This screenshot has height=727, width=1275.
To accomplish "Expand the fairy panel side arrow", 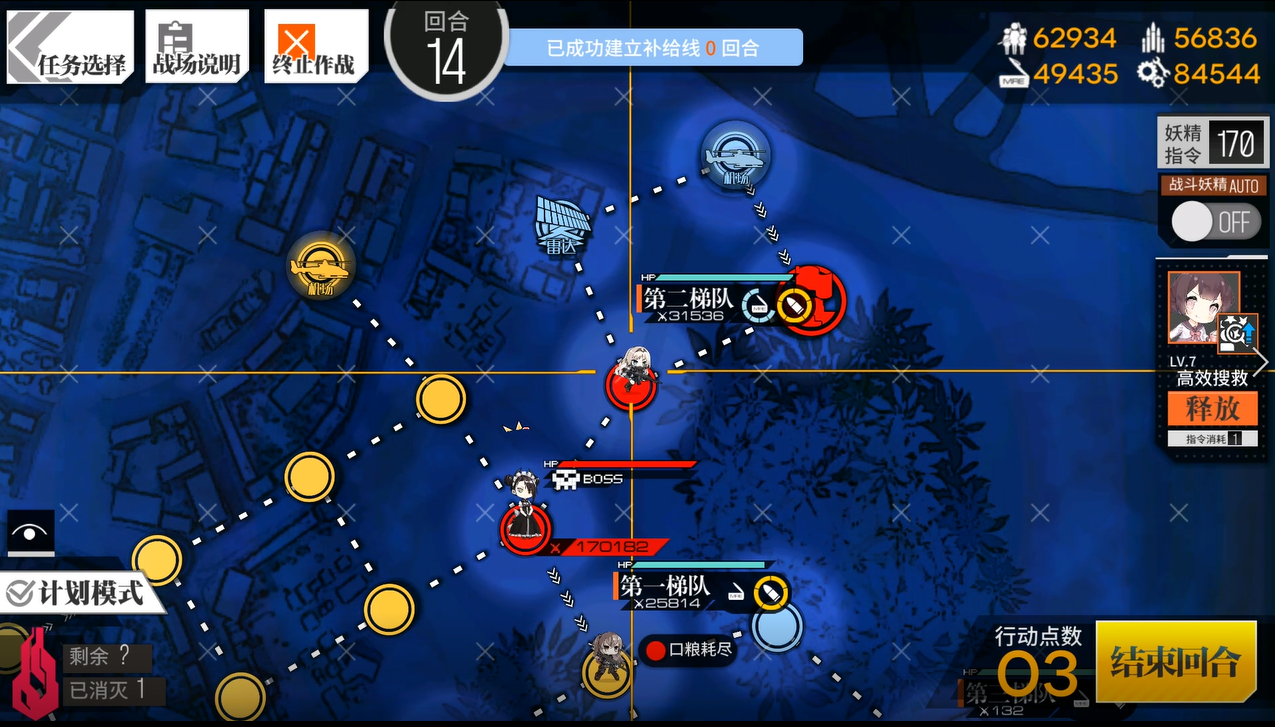I will [1262, 362].
